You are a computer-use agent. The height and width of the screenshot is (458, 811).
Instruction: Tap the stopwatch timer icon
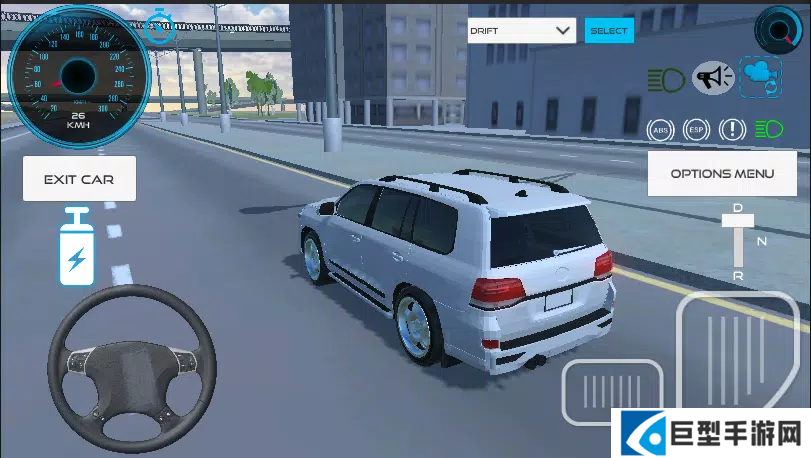point(160,25)
